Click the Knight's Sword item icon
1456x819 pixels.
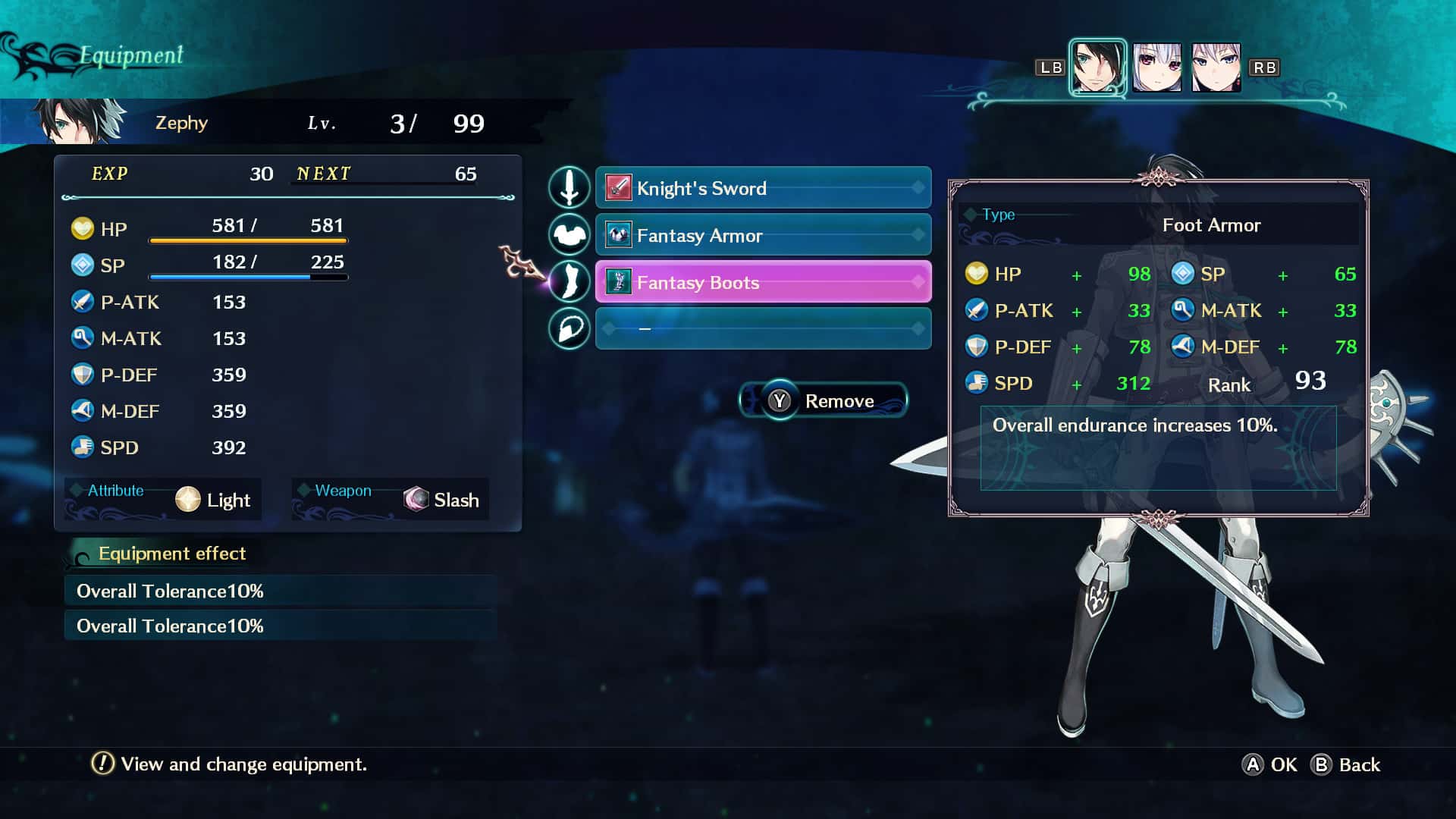(617, 188)
